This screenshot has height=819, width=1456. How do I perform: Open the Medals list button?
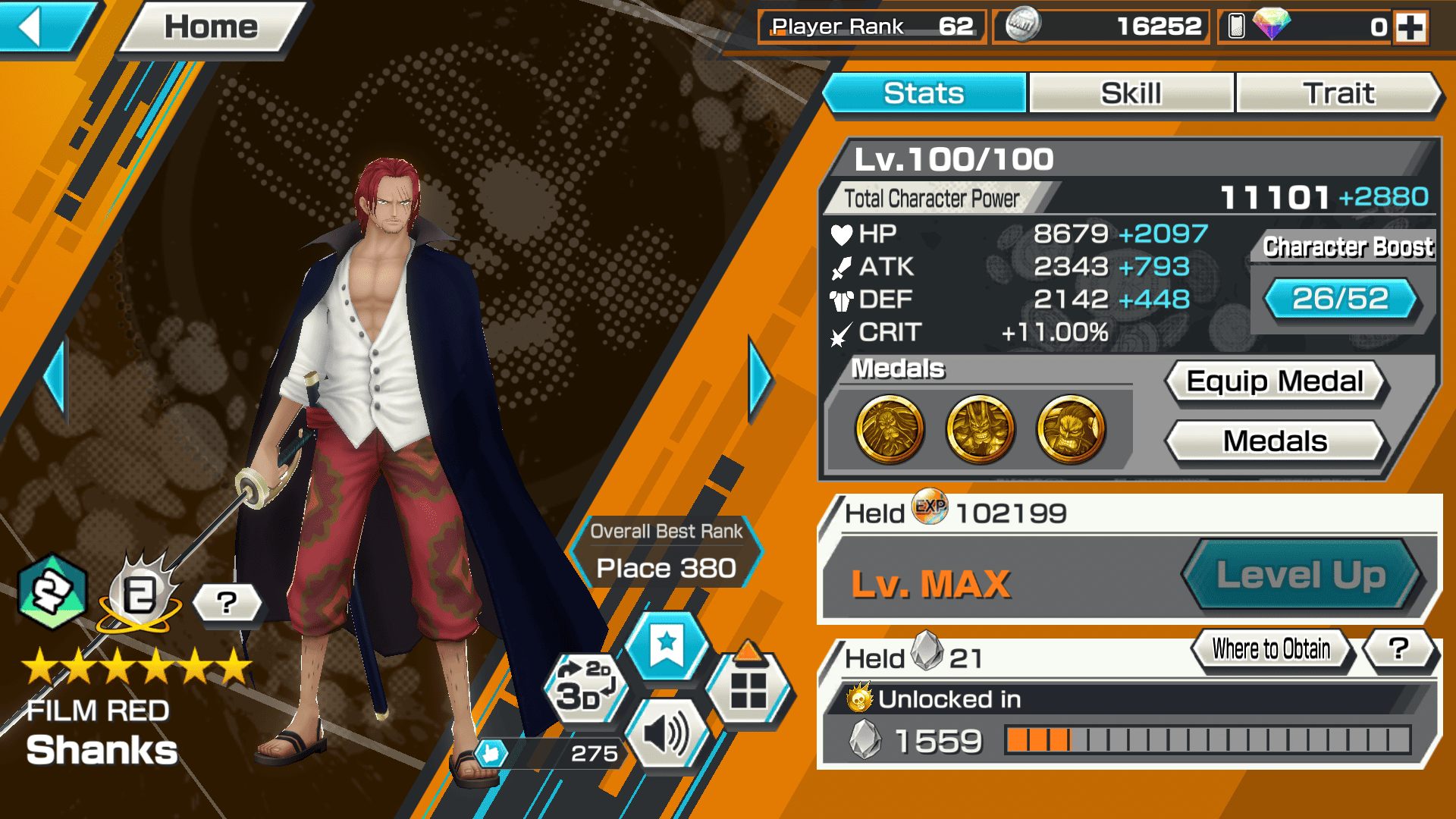pos(1275,441)
